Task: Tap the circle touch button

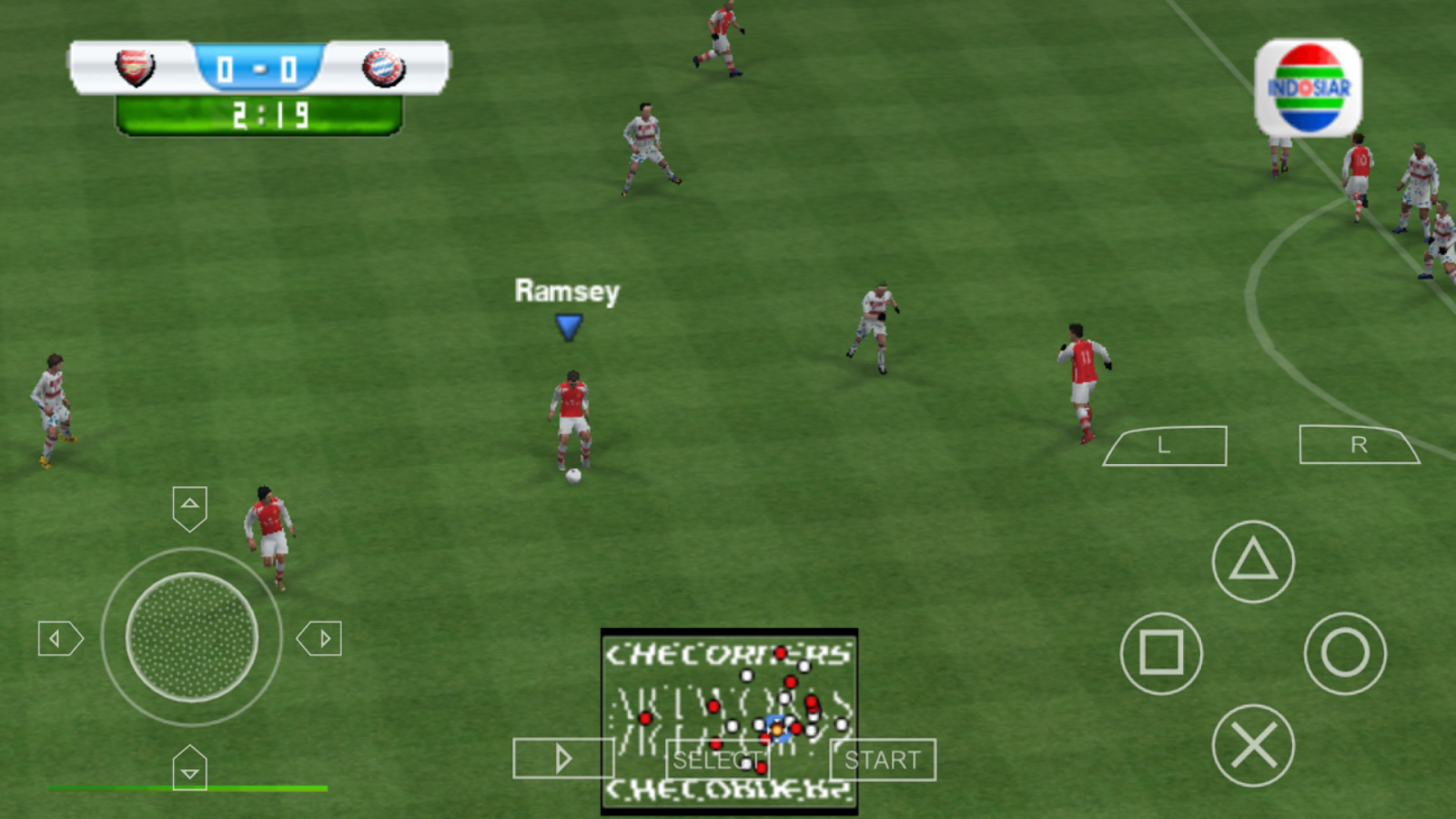Action: point(1345,653)
